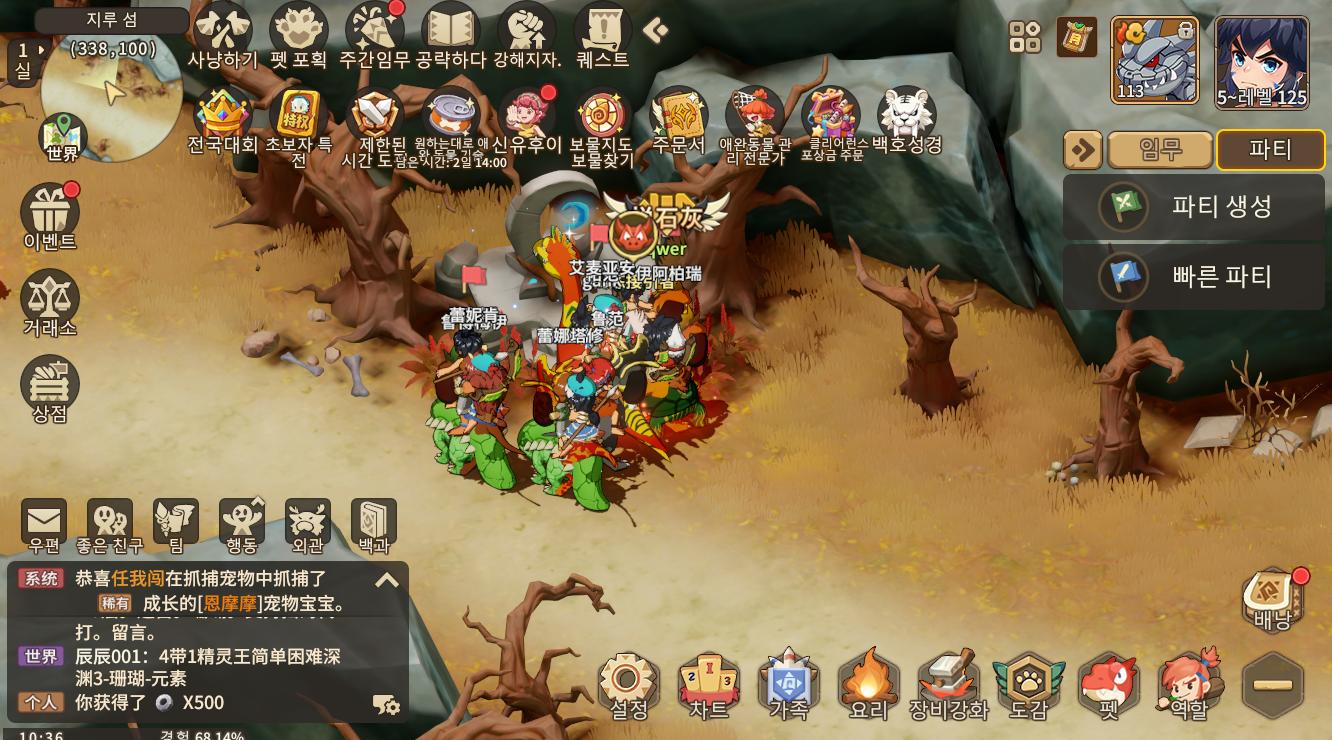The height and width of the screenshot is (740, 1332).
Task: Open the 배낭 backpack
Action: (x=1272, y=598)
